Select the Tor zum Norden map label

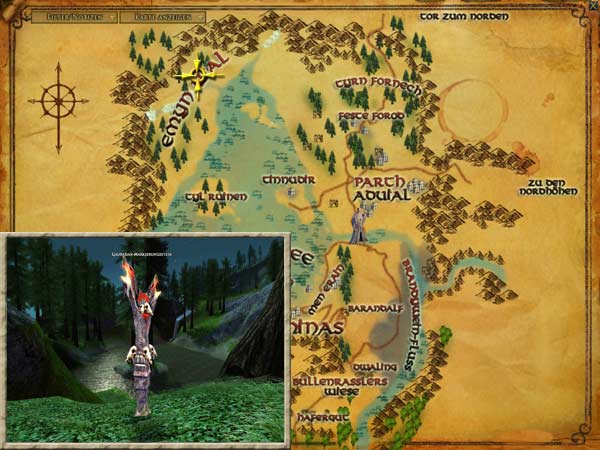click(x=464, y=17)
